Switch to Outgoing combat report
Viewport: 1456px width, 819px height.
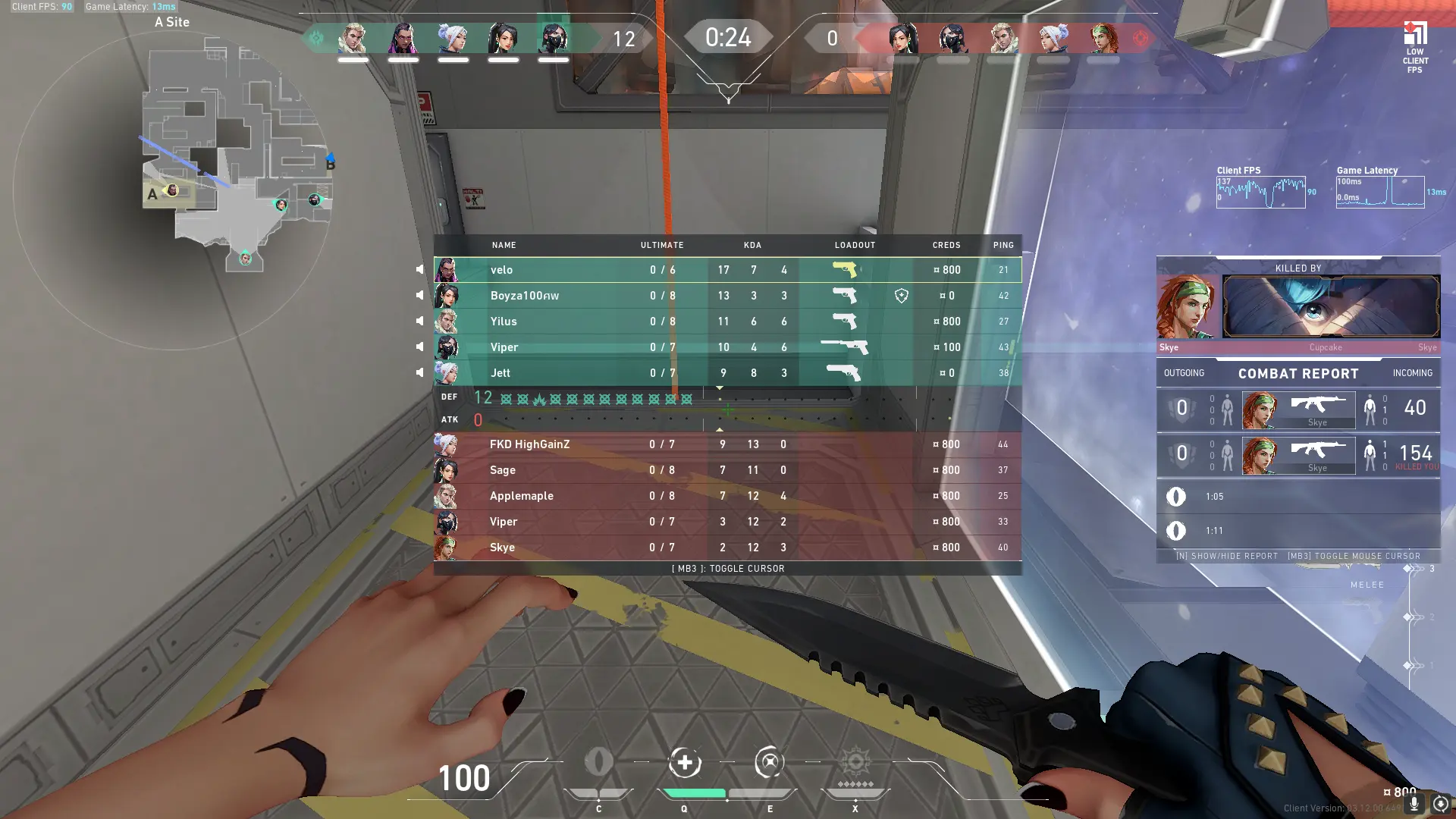pos(1184,373)
